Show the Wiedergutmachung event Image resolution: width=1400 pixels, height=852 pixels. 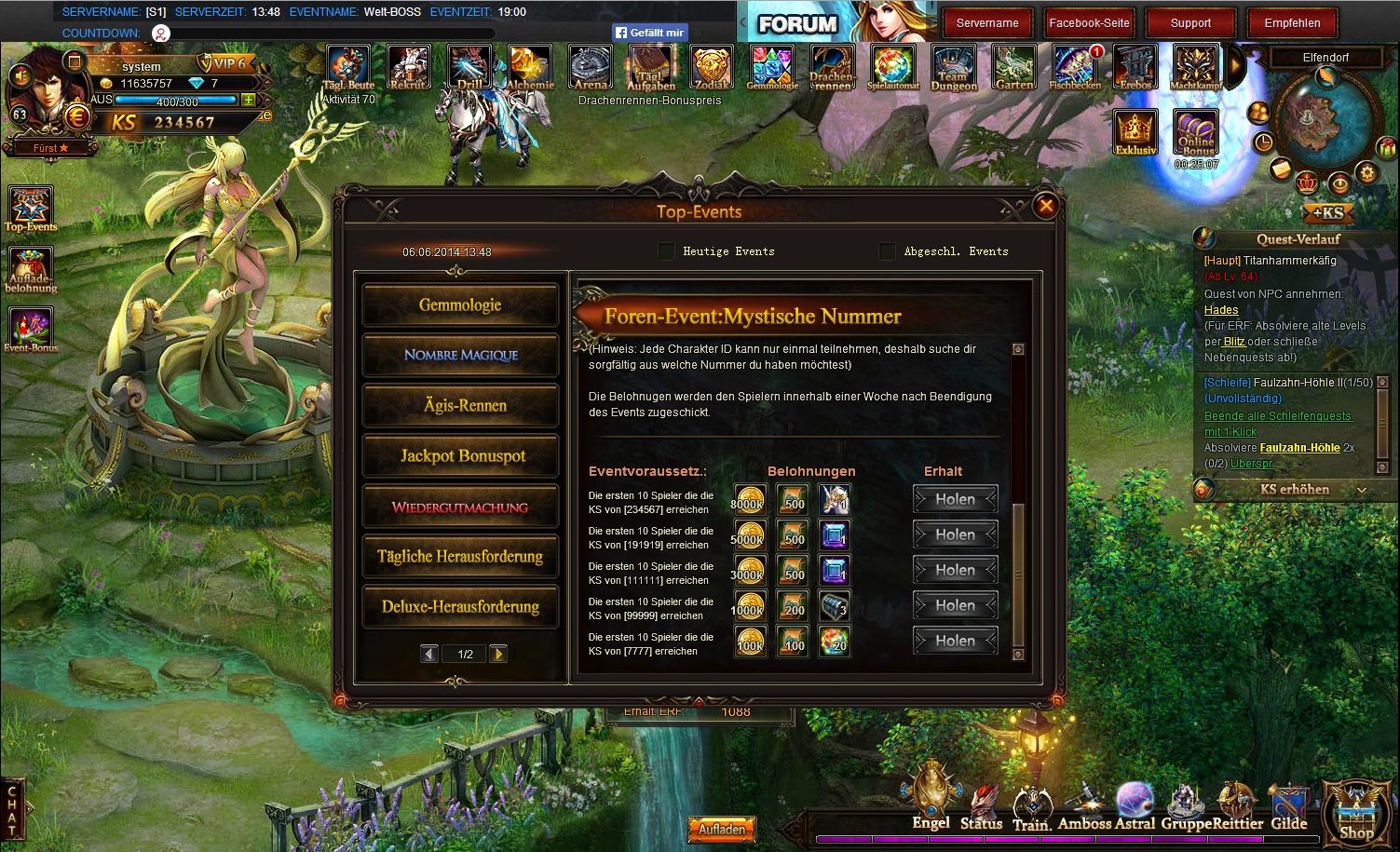(x=460, y=507)
